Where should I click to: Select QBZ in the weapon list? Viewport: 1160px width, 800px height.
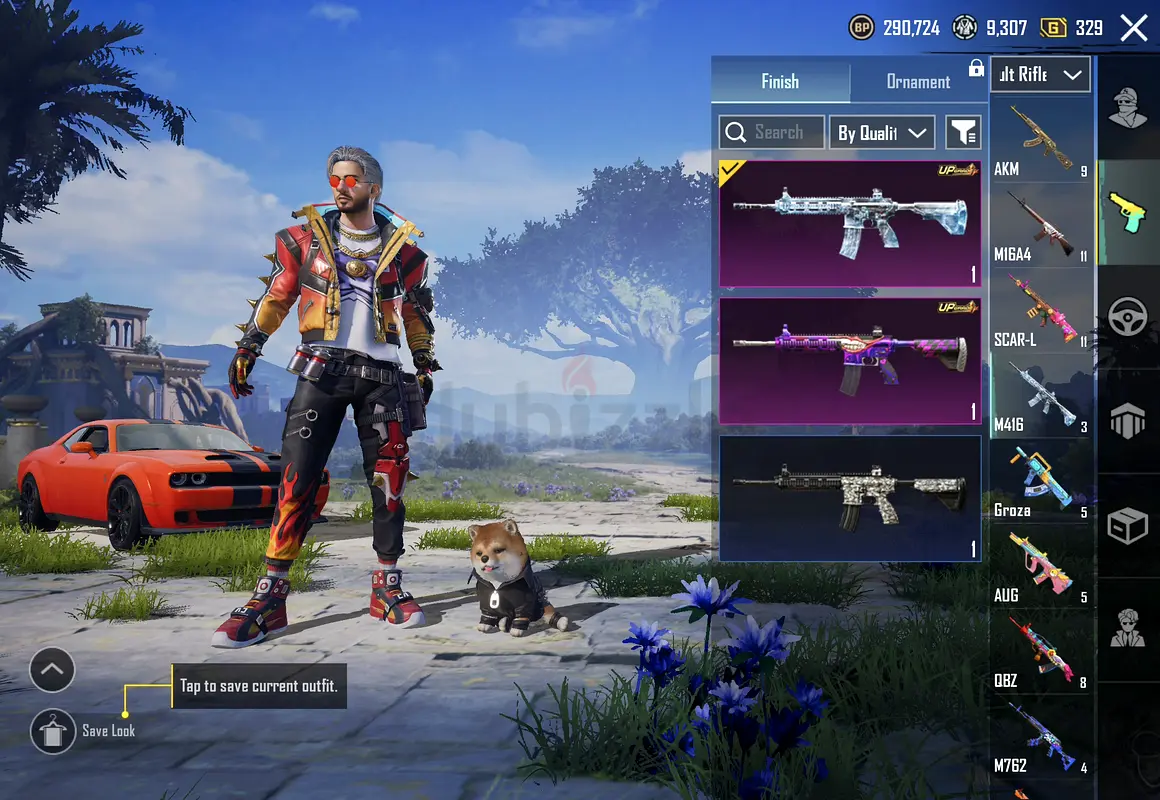point(1040,653)
